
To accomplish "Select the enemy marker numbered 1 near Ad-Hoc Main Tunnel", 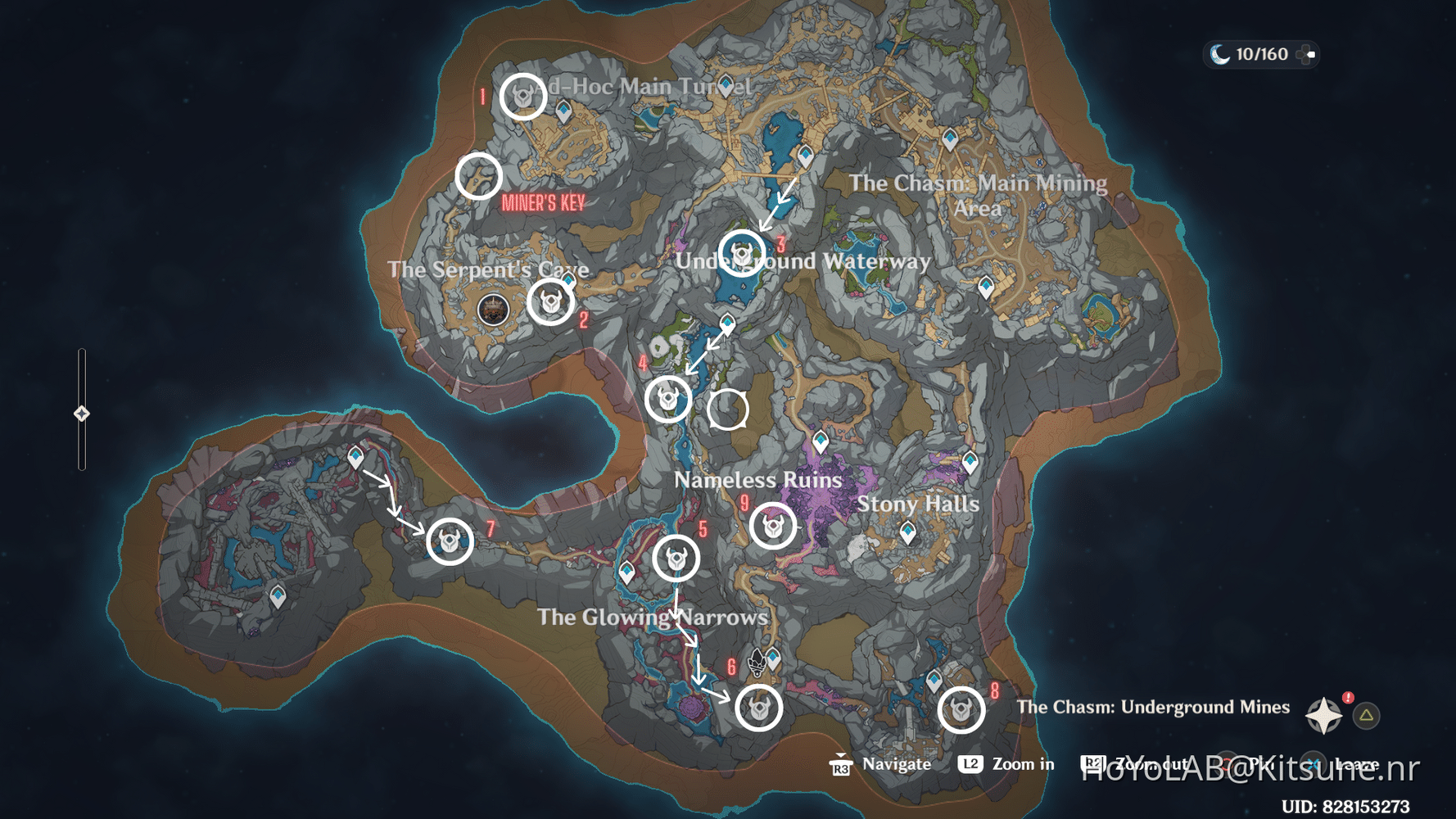I will [522, 96].
